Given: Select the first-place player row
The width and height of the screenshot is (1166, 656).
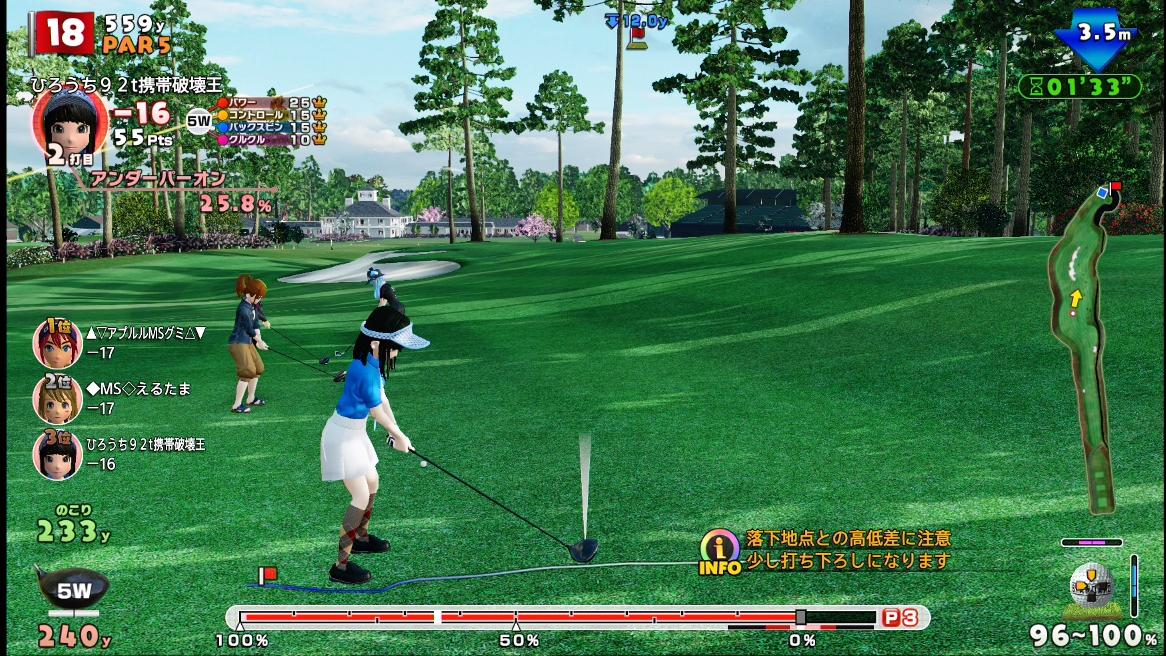Looking at the screenshot, I should [120, 342].
